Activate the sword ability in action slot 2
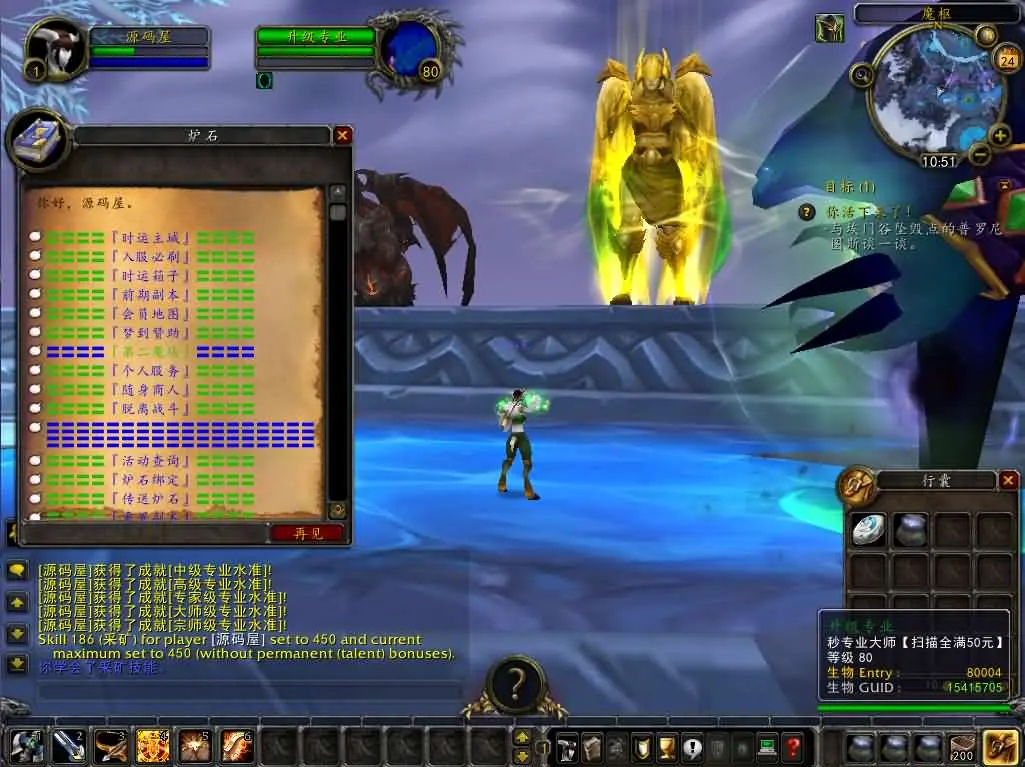This screenshot has width=1025, height=767. click(67, 746)
